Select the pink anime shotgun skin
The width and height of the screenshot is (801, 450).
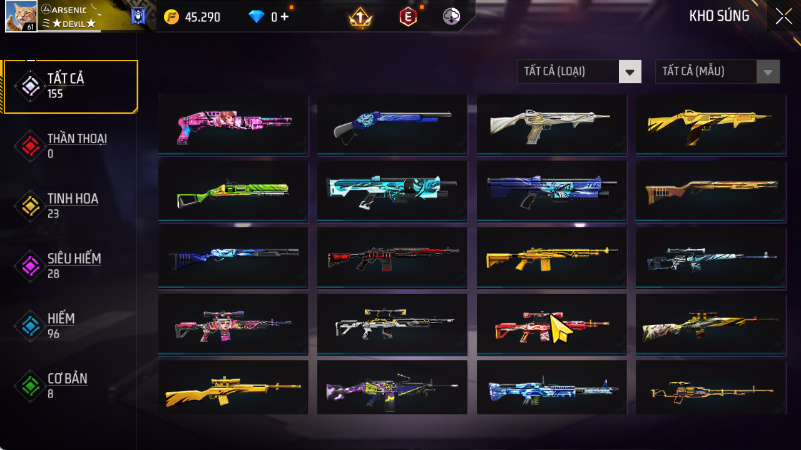click(x=233, y=123)
